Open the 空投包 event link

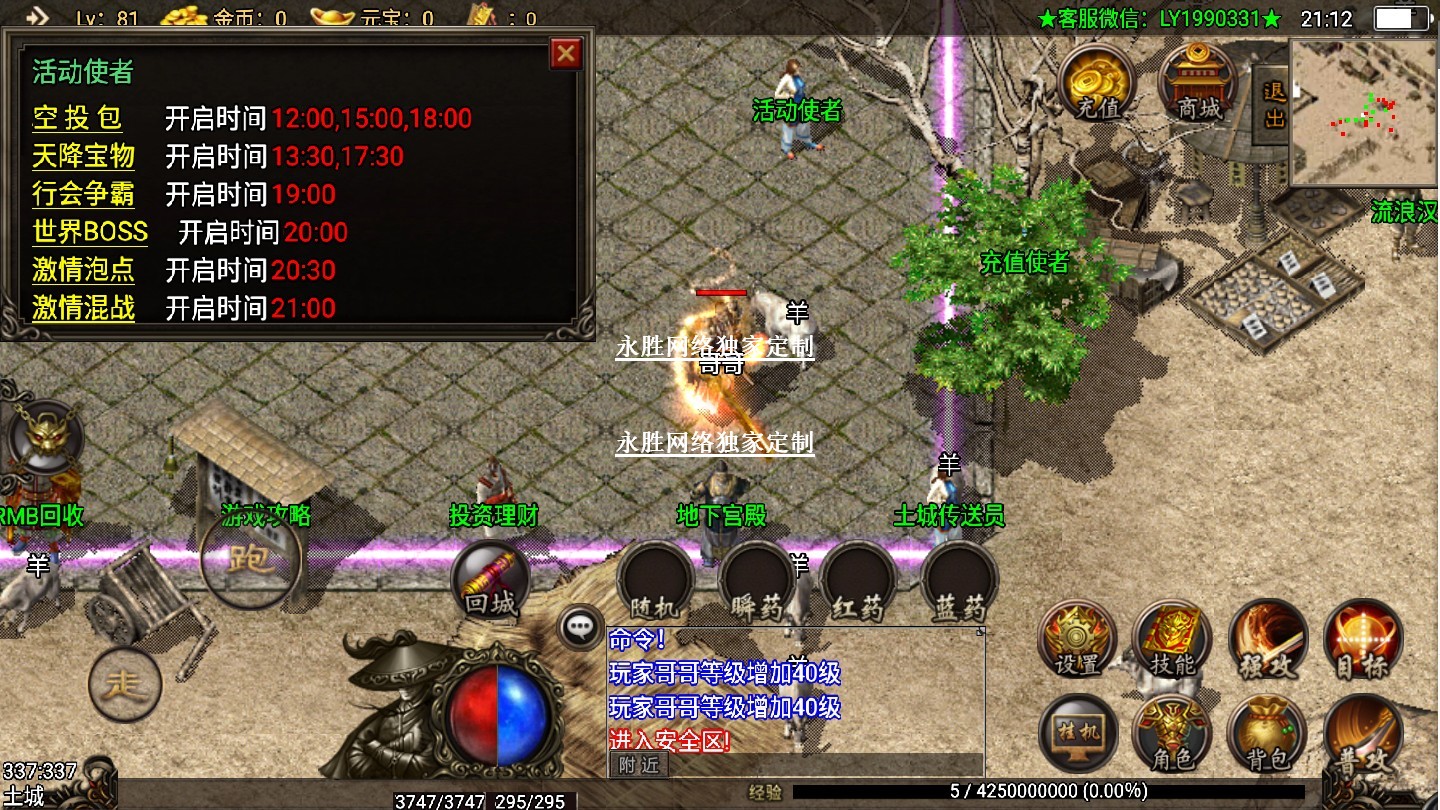[x=77, y=118]
